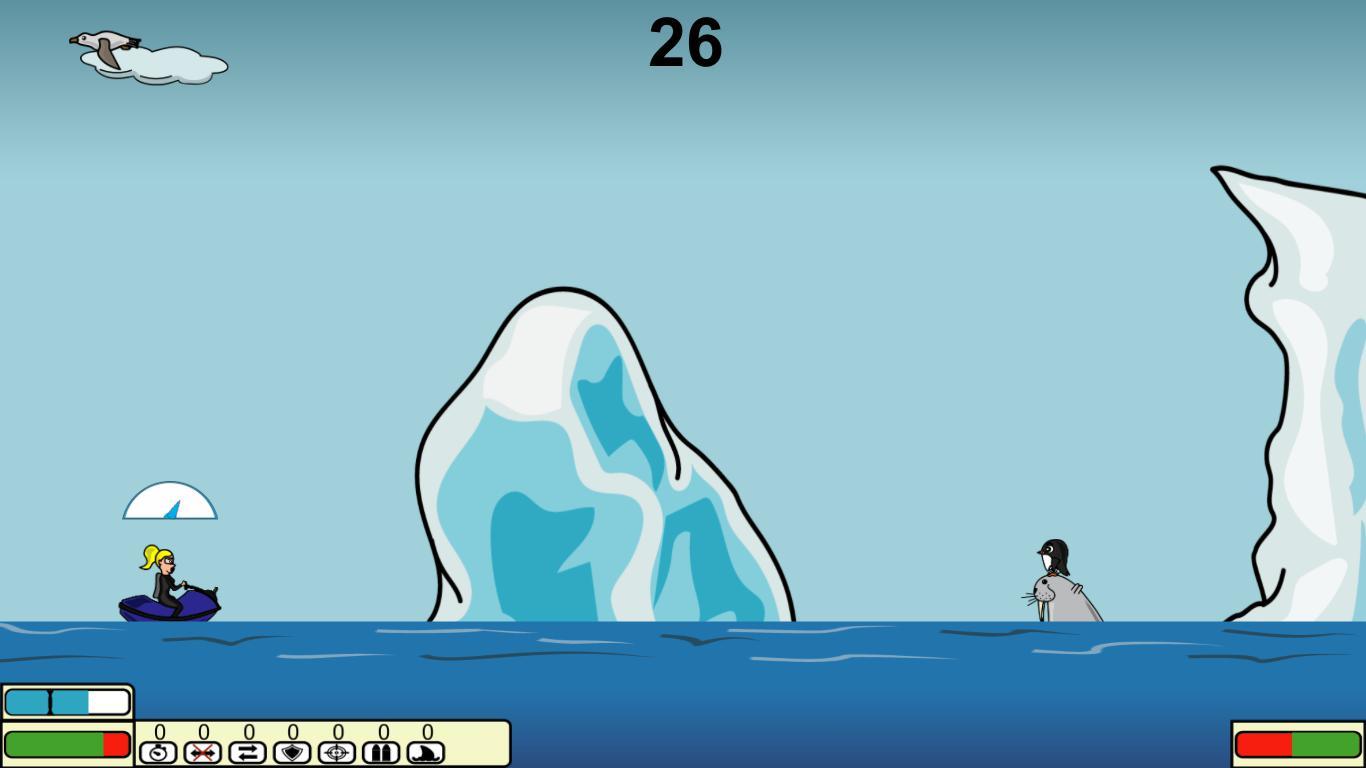
Task: Open the right-side health panel
Action: coord(1299,742)
